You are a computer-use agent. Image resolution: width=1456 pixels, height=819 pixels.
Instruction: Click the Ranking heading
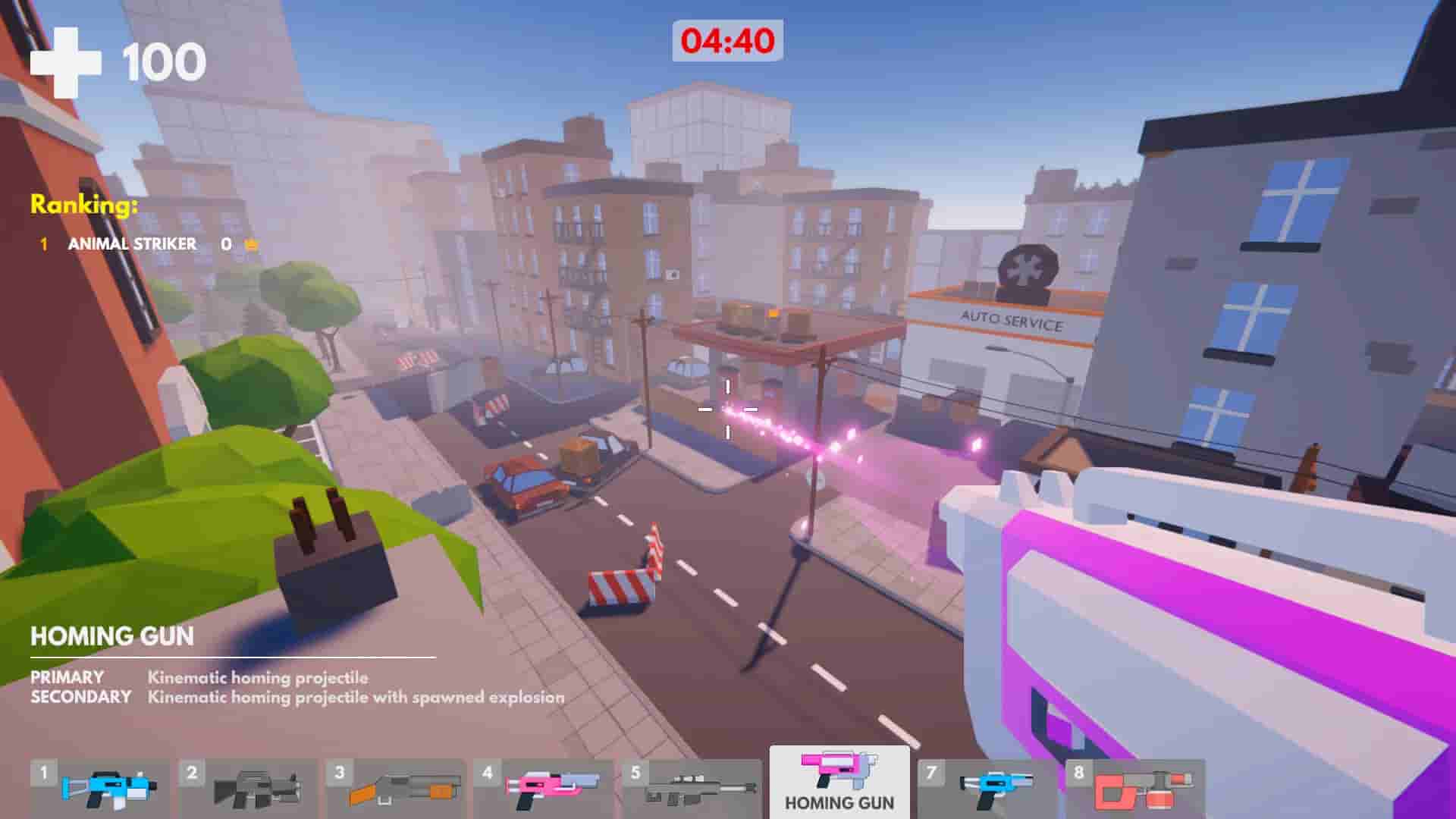click(83, 203)
